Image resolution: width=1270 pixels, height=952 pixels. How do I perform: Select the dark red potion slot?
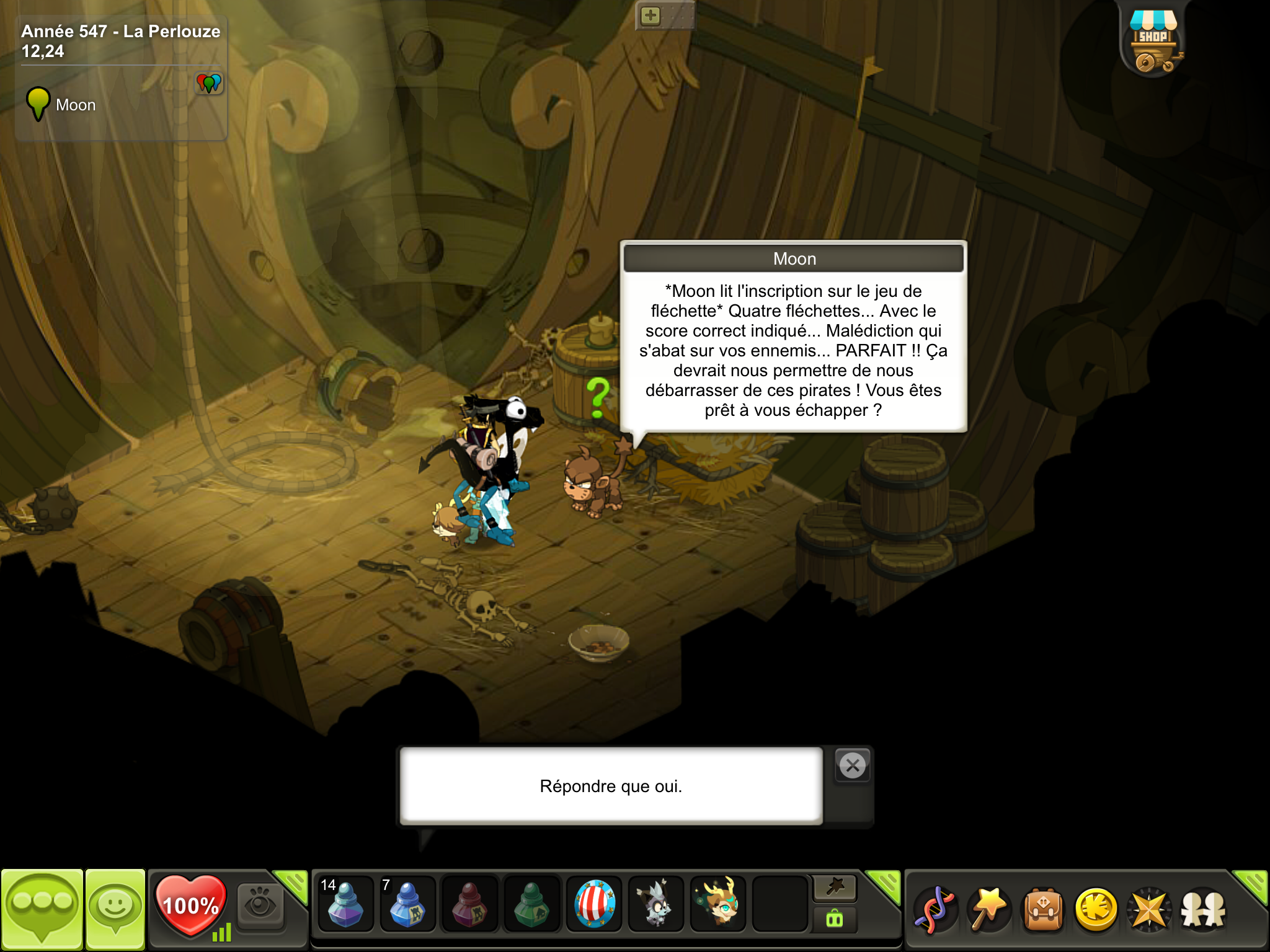tap(469, 904)
